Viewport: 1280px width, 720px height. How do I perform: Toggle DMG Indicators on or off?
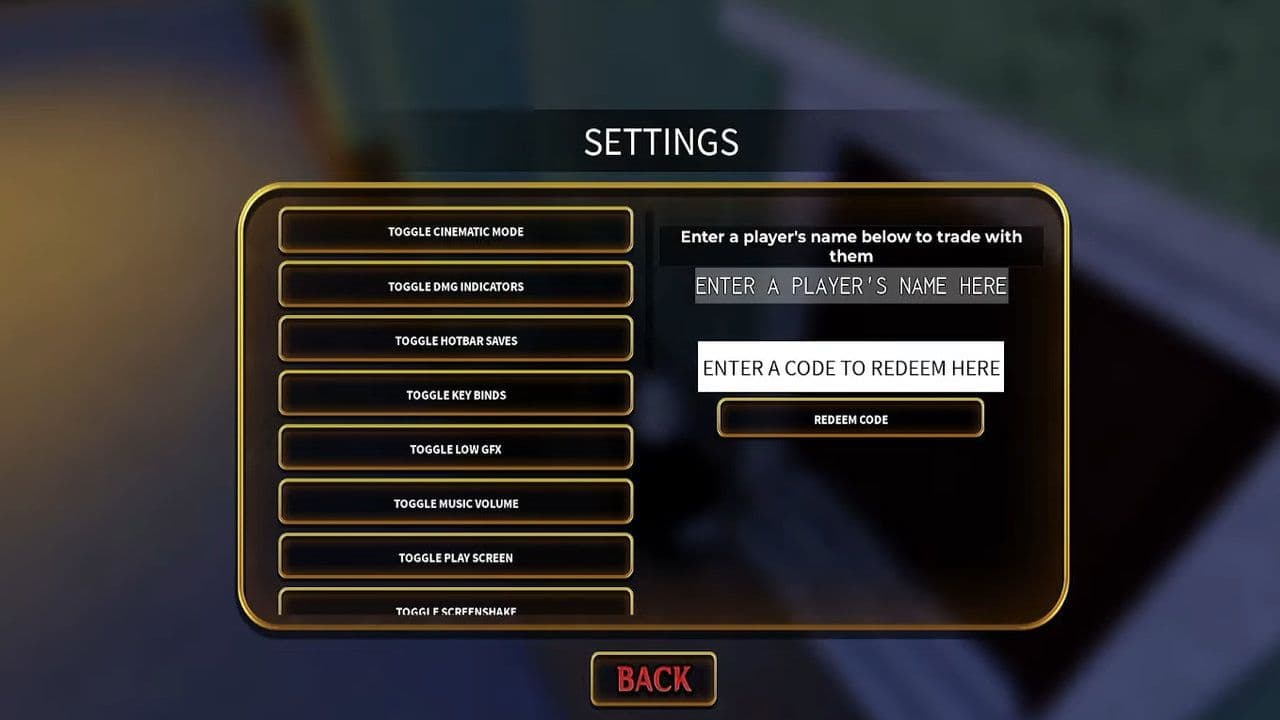pos(457,286)
